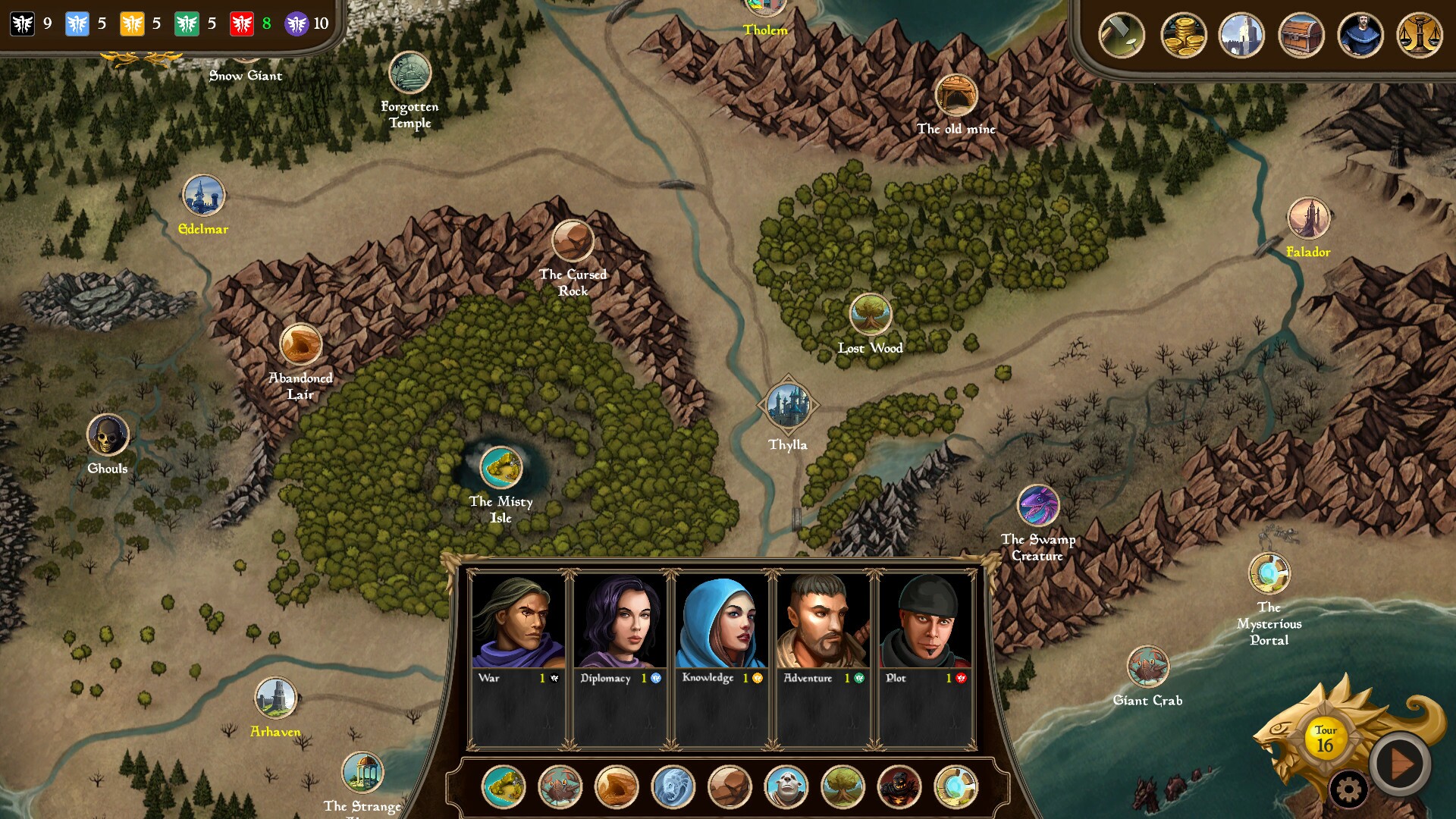Open the treasure chest menu
This screenshot has width=1456, height=819.
click(1301, 36)
